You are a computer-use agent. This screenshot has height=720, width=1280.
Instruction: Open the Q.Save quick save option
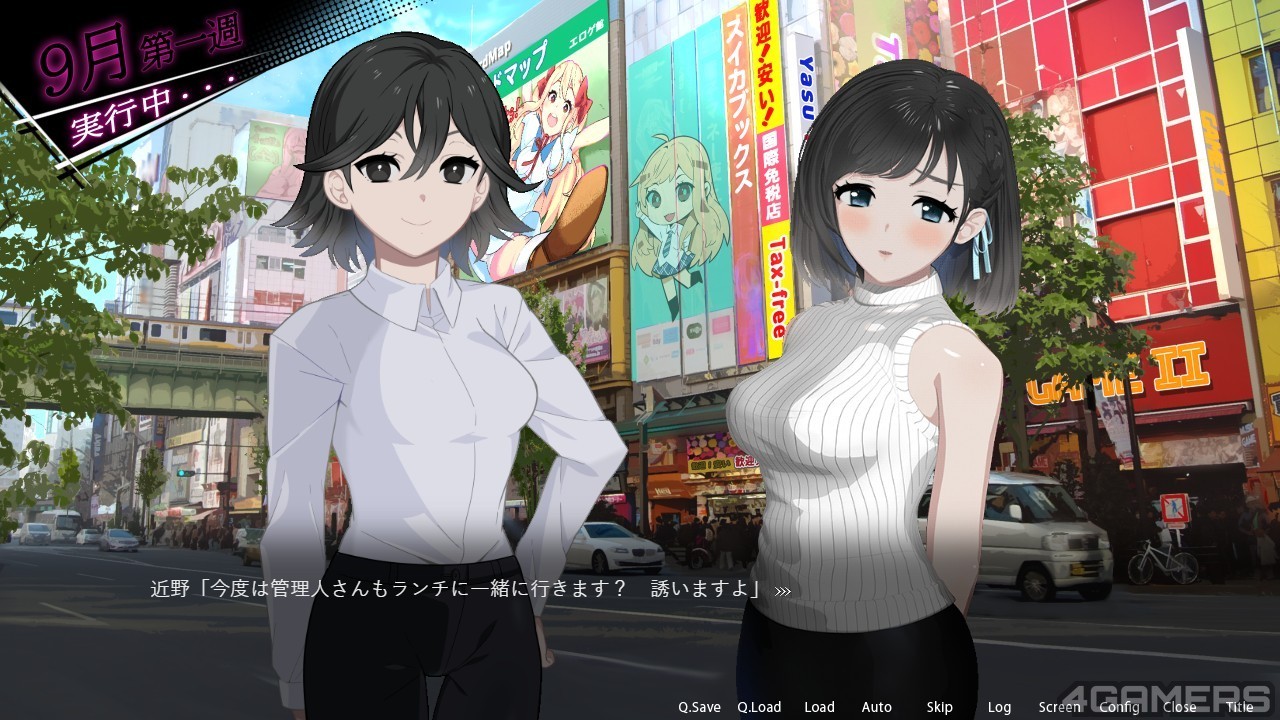(x=699, y=707)
